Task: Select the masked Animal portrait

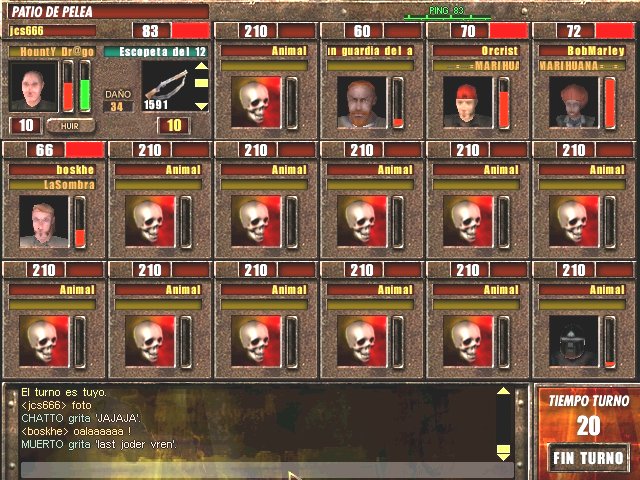Action: [573, 341]
